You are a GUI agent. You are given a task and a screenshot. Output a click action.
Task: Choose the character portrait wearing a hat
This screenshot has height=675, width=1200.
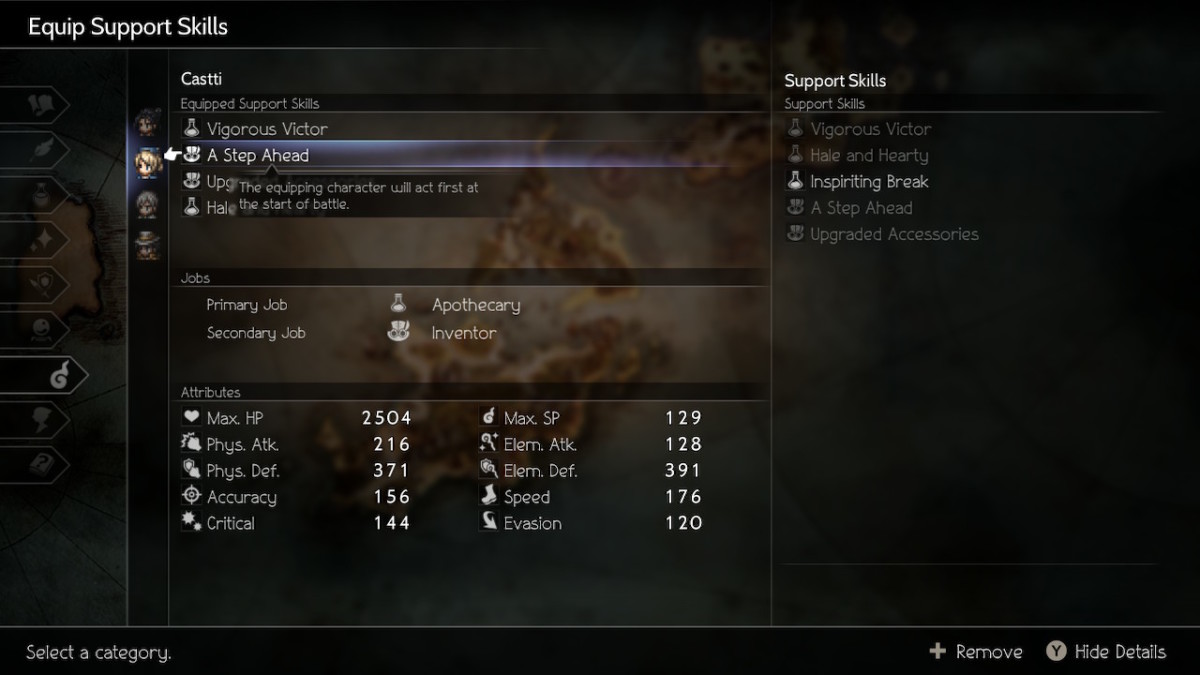click(x=147, y=243)
